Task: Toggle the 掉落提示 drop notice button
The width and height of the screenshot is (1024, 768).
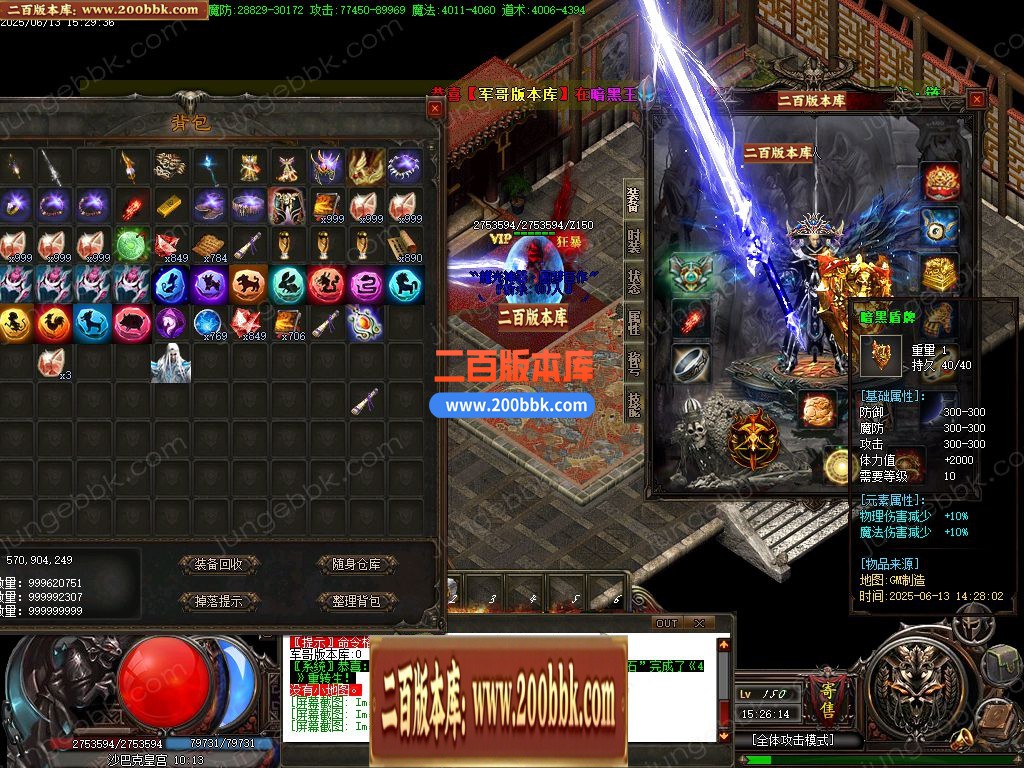Action: 219,601
